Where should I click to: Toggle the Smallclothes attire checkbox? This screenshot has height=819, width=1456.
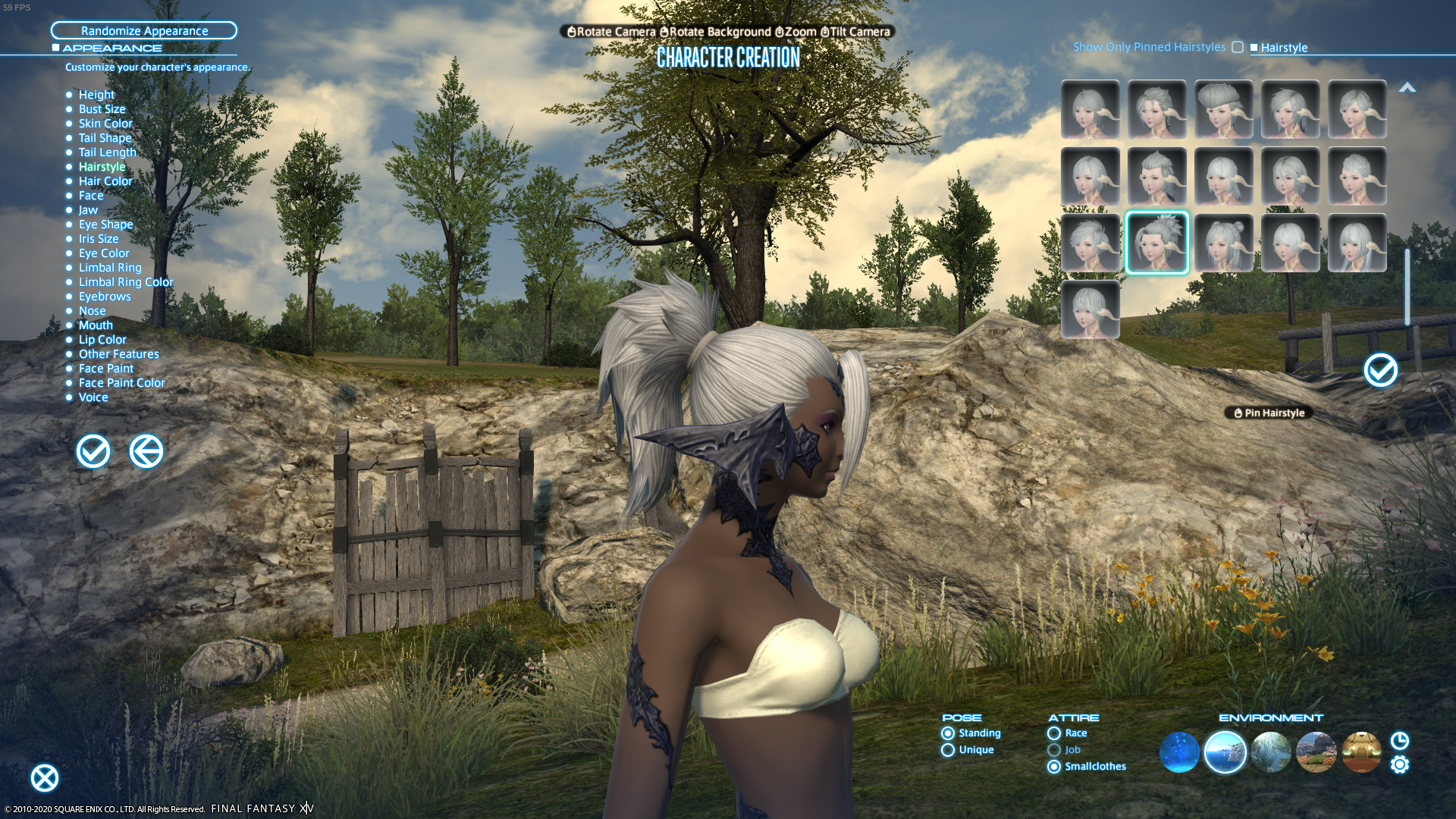coord(1053,767)
